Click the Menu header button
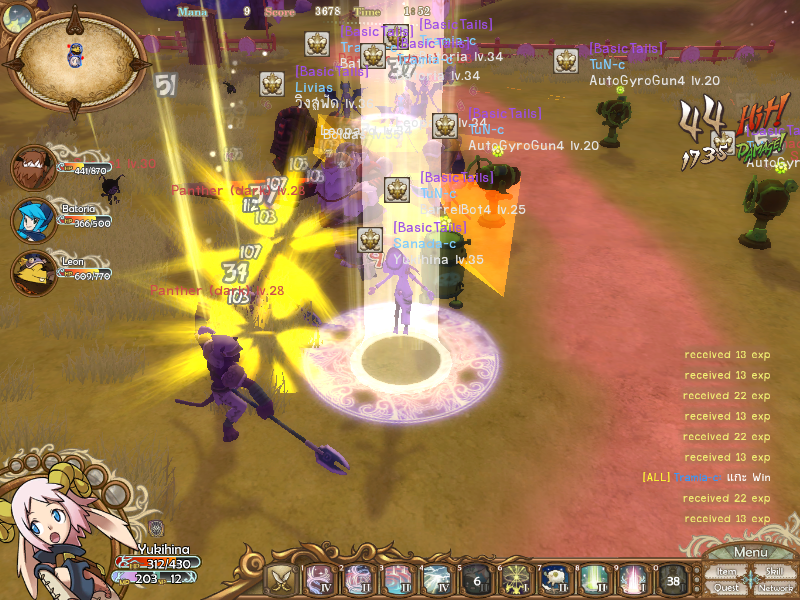Image resolution: width=800 pixels, height=600 pixels. [750, 552]
